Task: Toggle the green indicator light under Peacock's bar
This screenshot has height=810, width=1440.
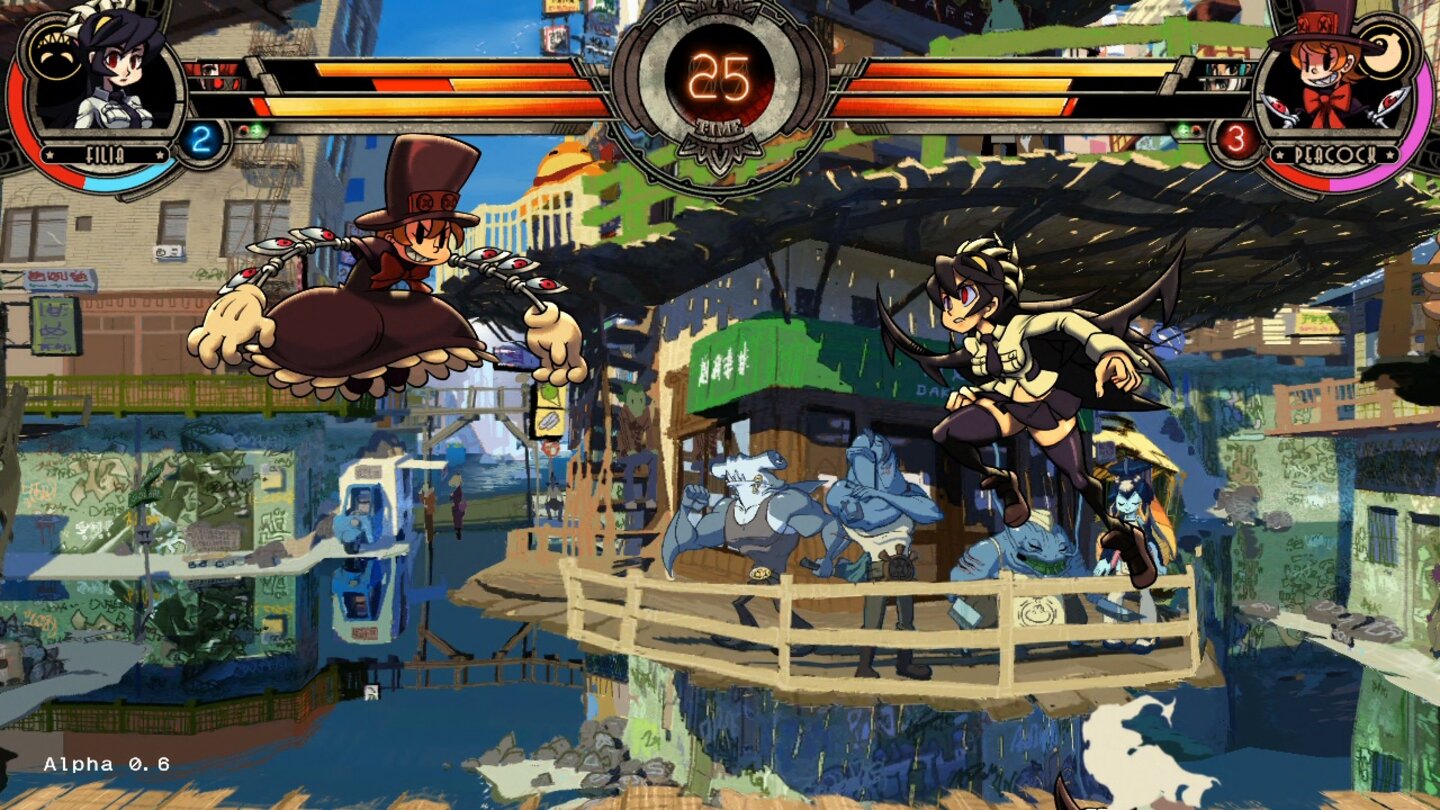Action: click(1182, 130)
